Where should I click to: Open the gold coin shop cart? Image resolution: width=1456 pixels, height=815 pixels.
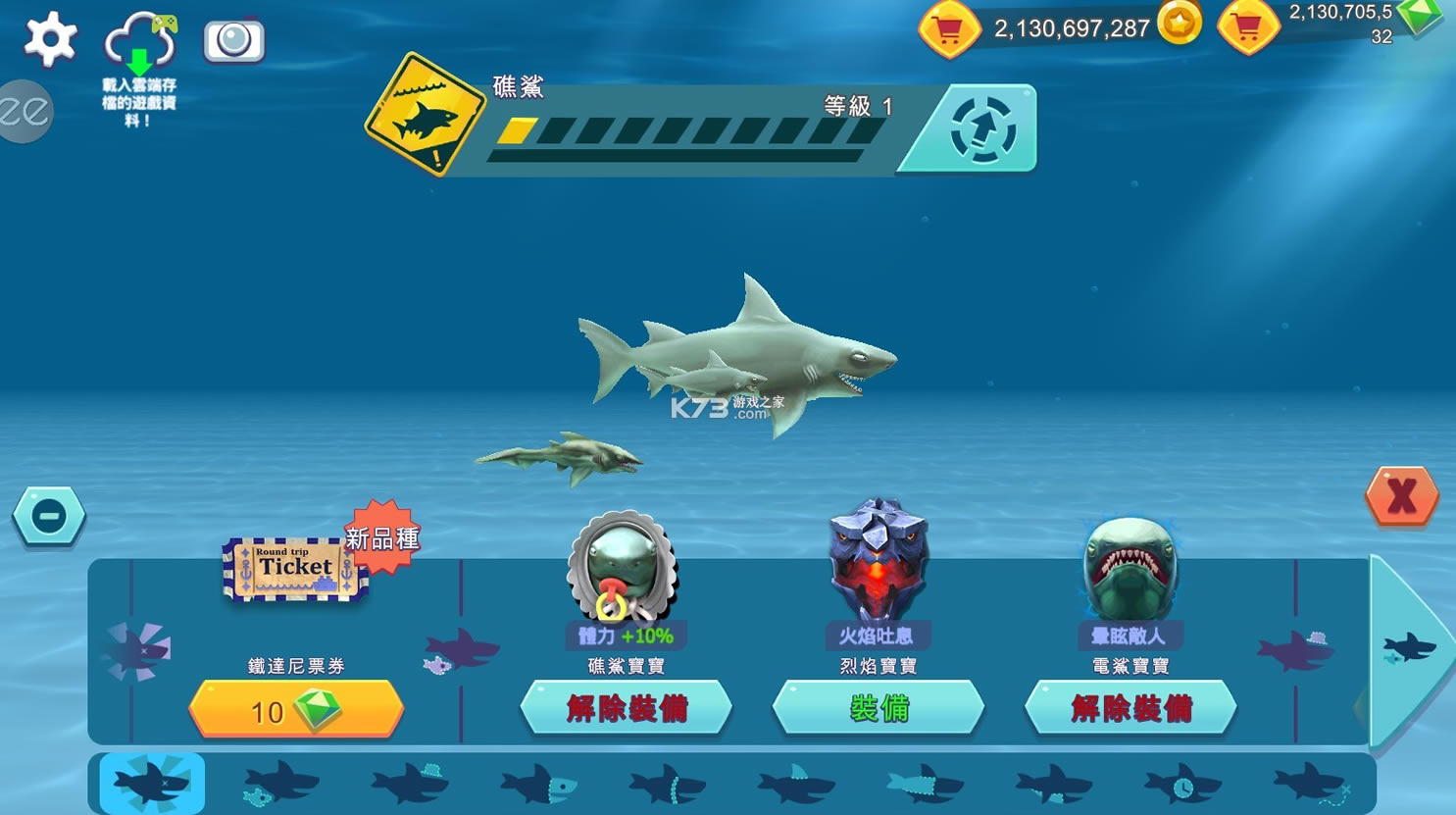pos(948,29)
